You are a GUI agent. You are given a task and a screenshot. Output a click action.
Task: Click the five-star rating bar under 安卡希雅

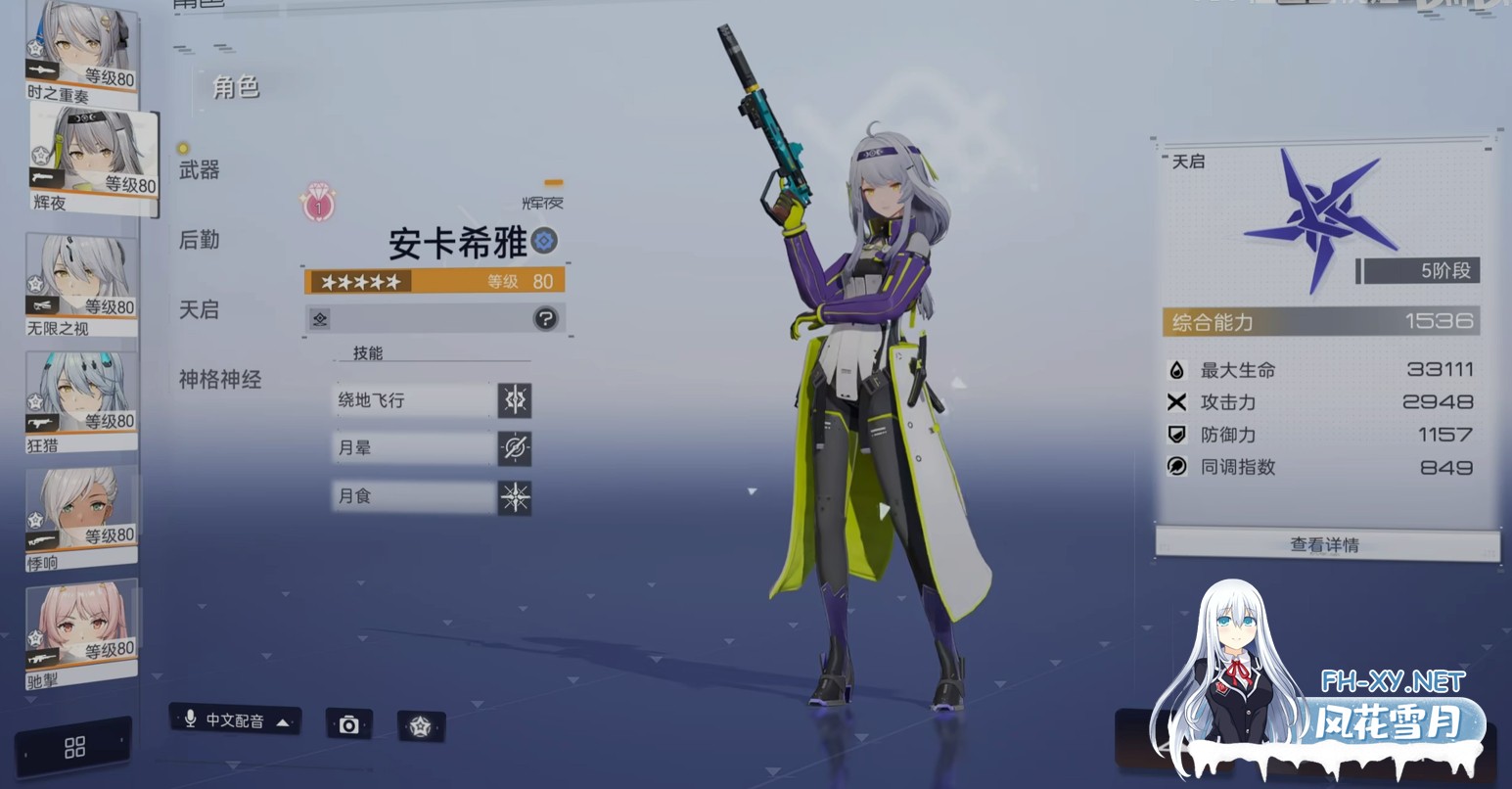tap(359, 281)
